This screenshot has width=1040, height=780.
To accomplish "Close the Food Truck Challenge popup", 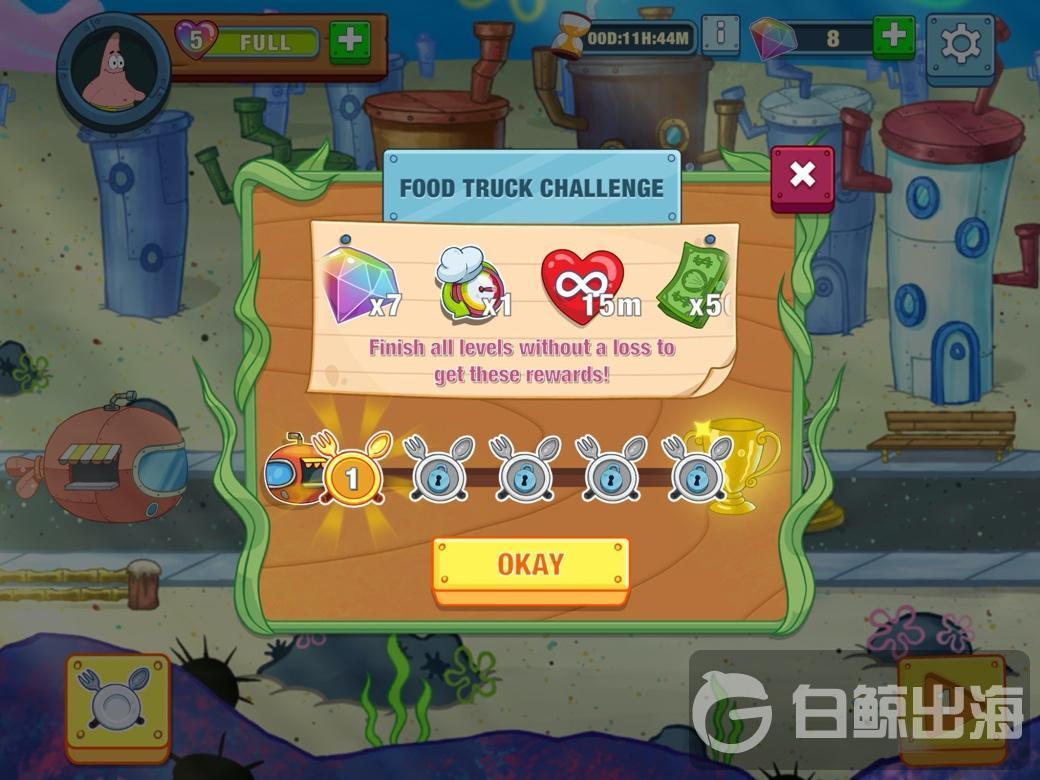I will [x=801, y=177].
